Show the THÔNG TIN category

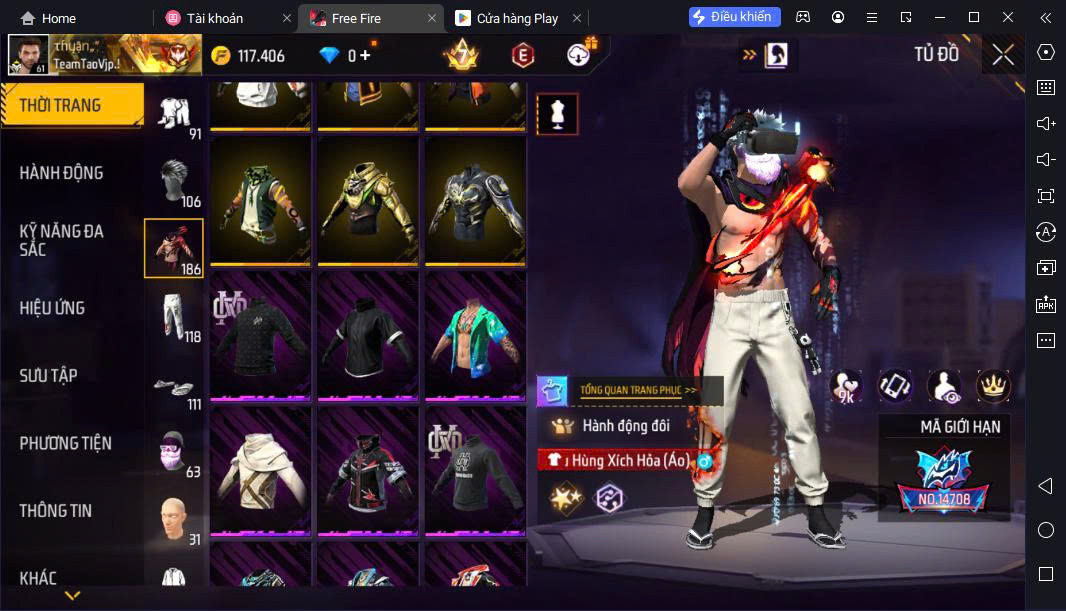tap(56, 511)
